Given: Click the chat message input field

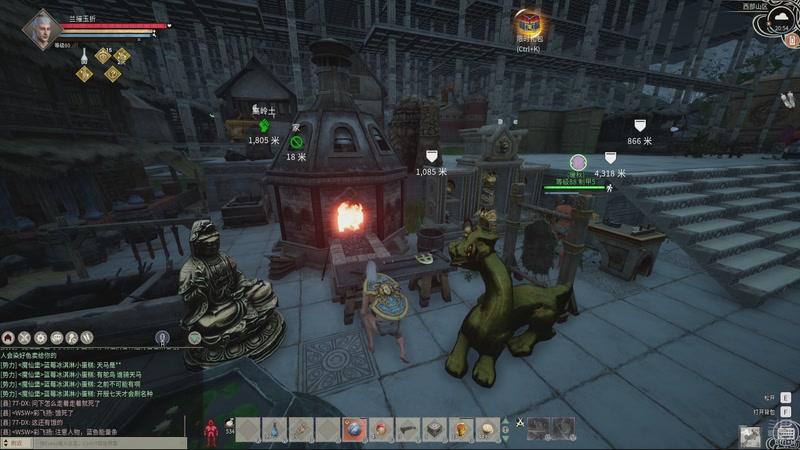Looking at the screenshot, I should coord(110,441).
